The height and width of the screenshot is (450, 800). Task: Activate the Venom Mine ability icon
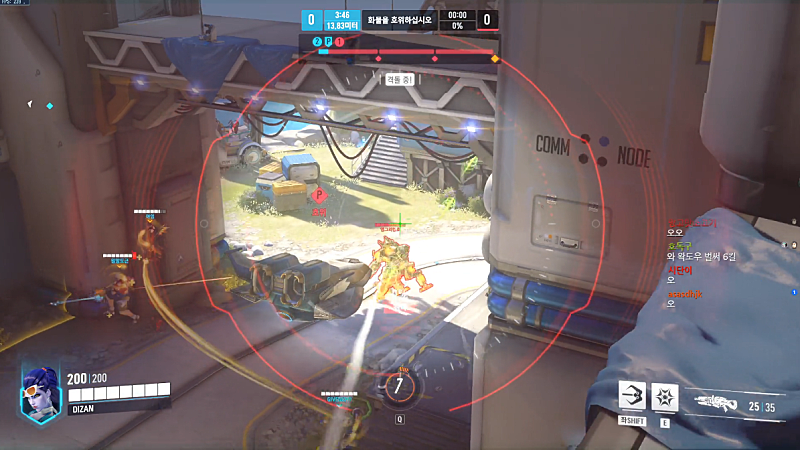click(665, 396)
